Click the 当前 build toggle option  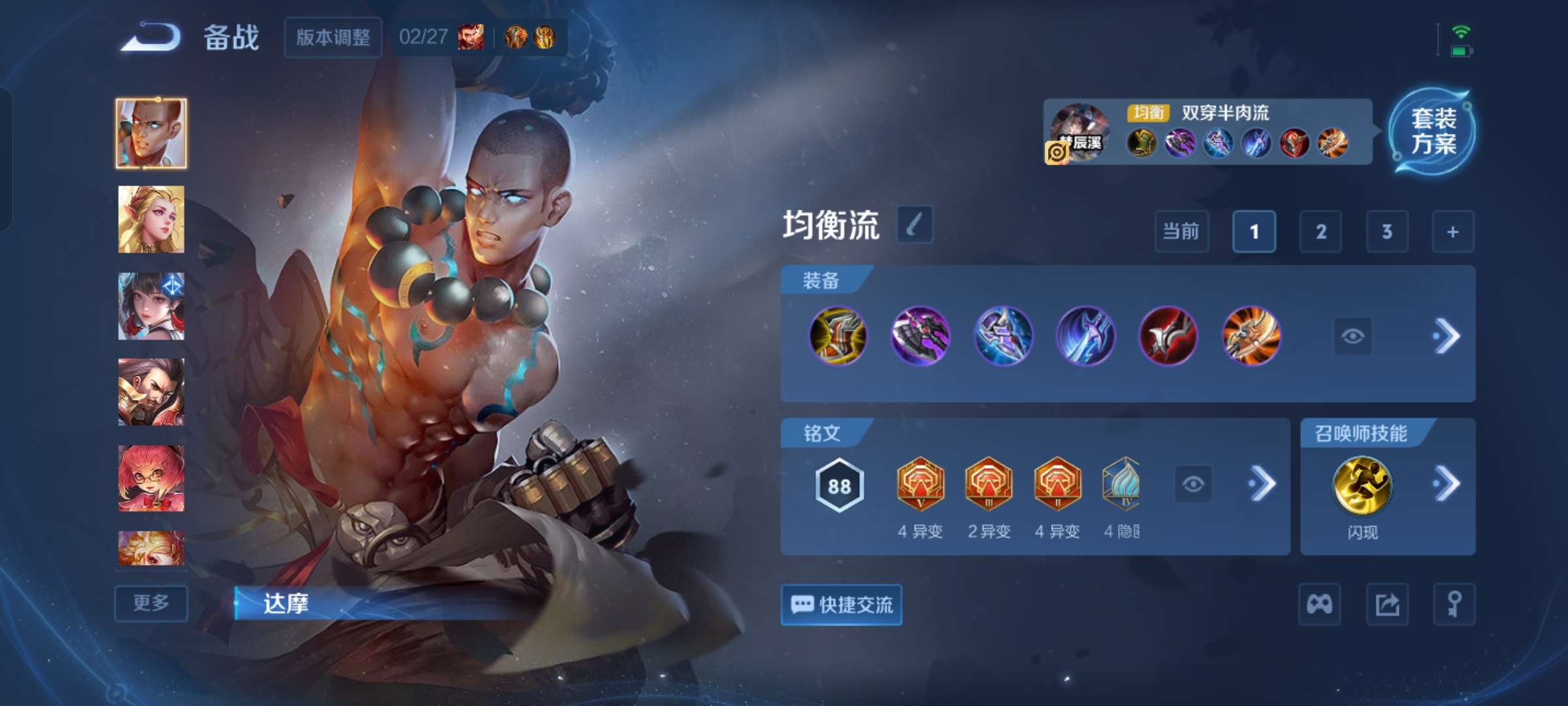[x=1181, y=232]
